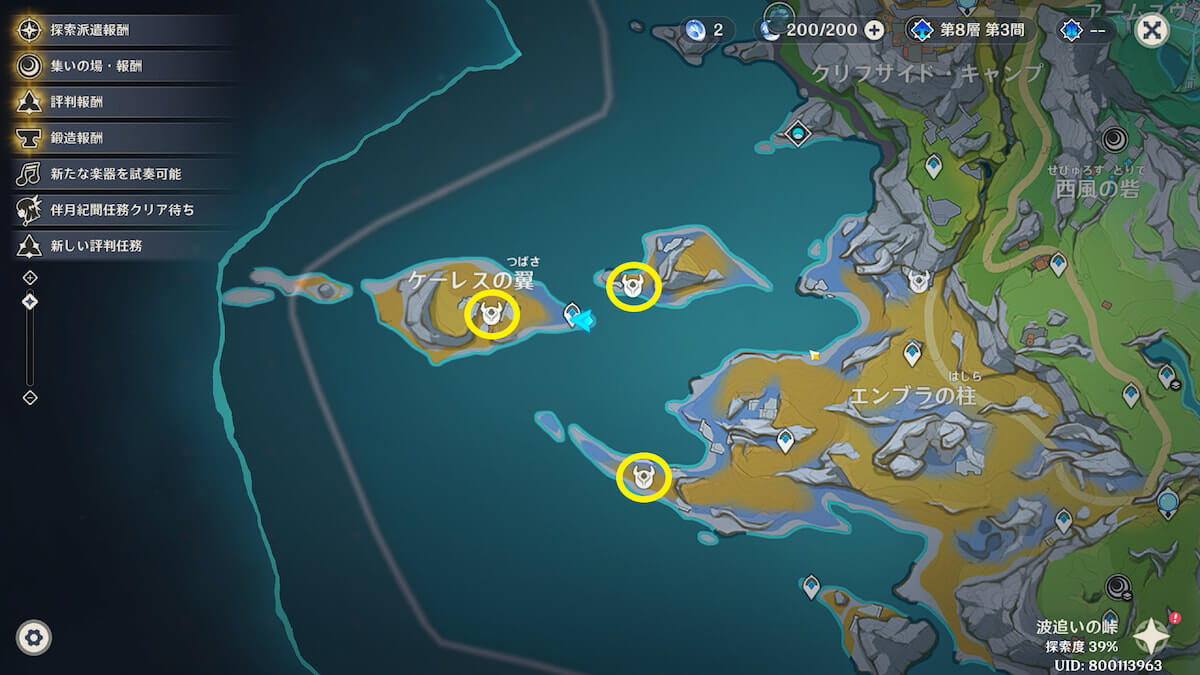This screenshot has width=1200, height=675.
Task: Select the 新たな楽器を試奏可能 notification
Action: point(115,174)
